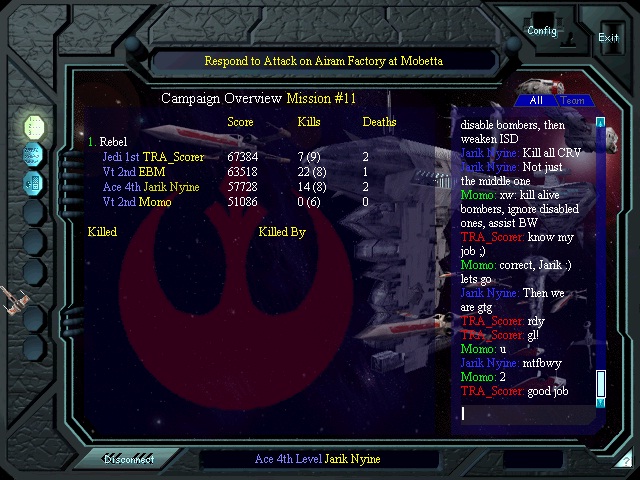Open the Config menu
This screenshot has height=480, width=640.
point(542,30)
